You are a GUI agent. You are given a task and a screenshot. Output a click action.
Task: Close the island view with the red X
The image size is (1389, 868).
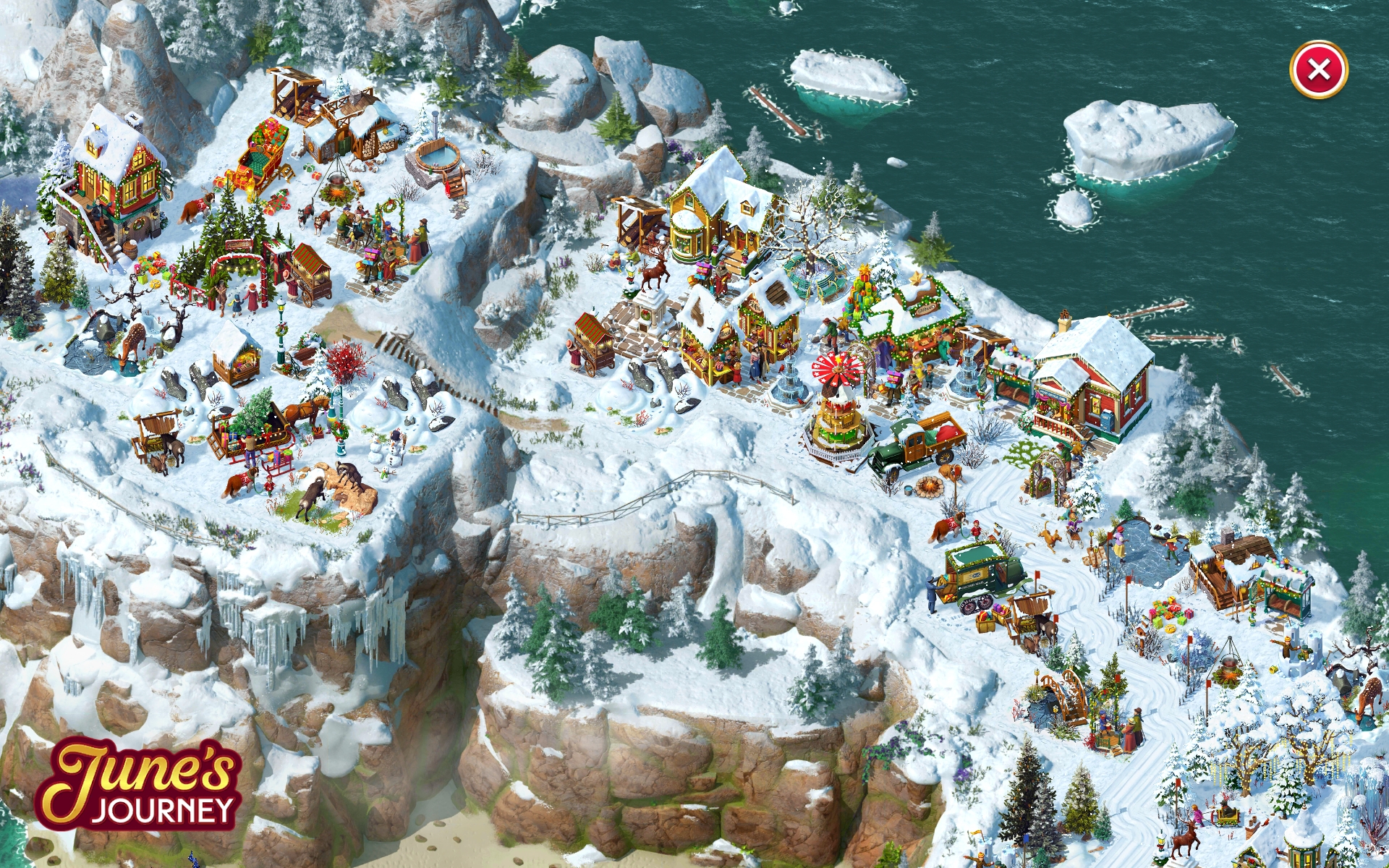[x=1318, y=69]
